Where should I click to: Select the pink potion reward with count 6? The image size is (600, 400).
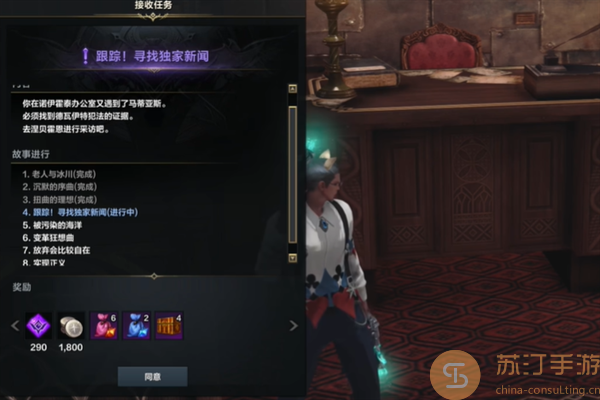click(104, 325)
